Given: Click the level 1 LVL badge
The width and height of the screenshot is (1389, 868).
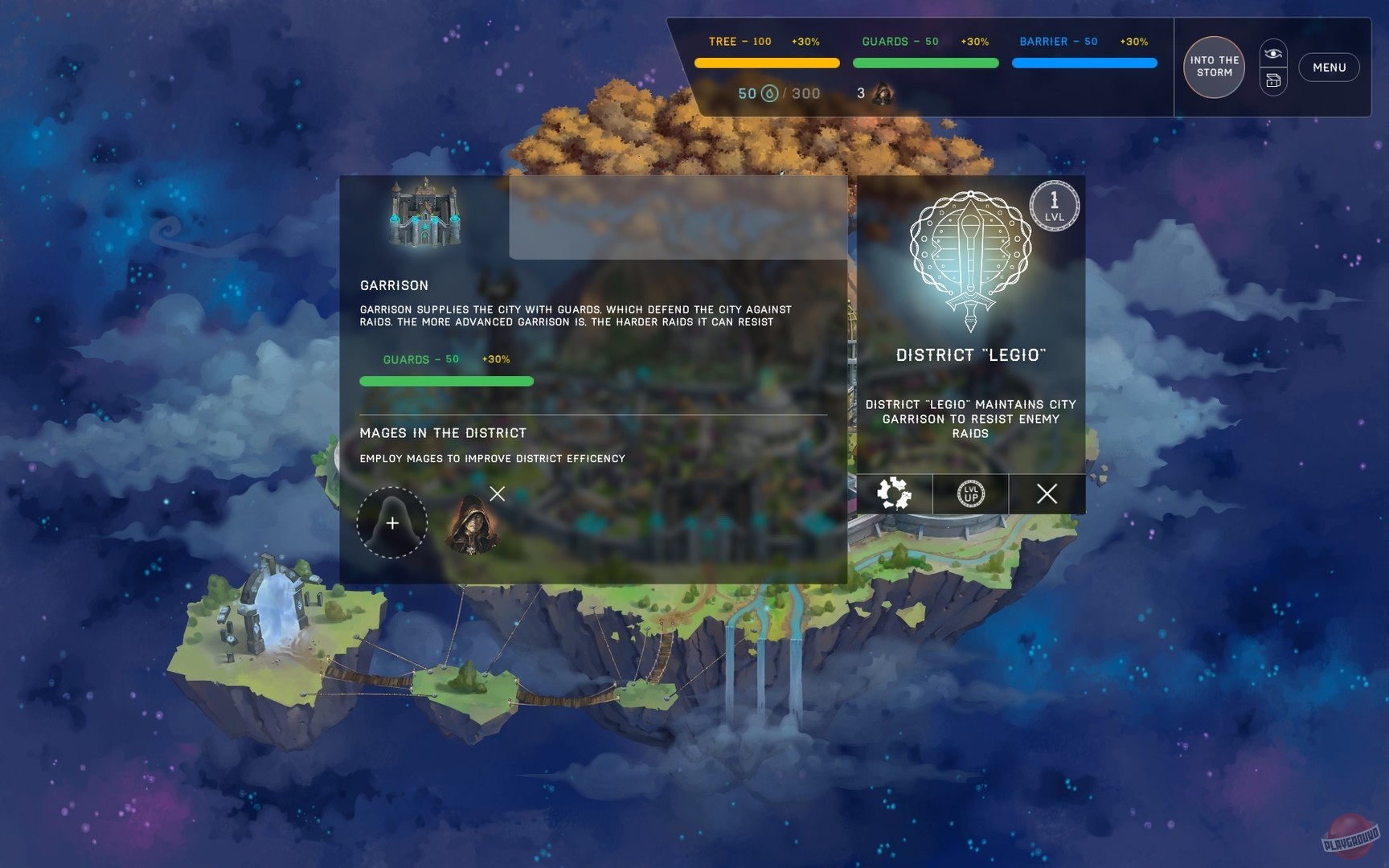Looking at the screenshot, I should 1054,206.
